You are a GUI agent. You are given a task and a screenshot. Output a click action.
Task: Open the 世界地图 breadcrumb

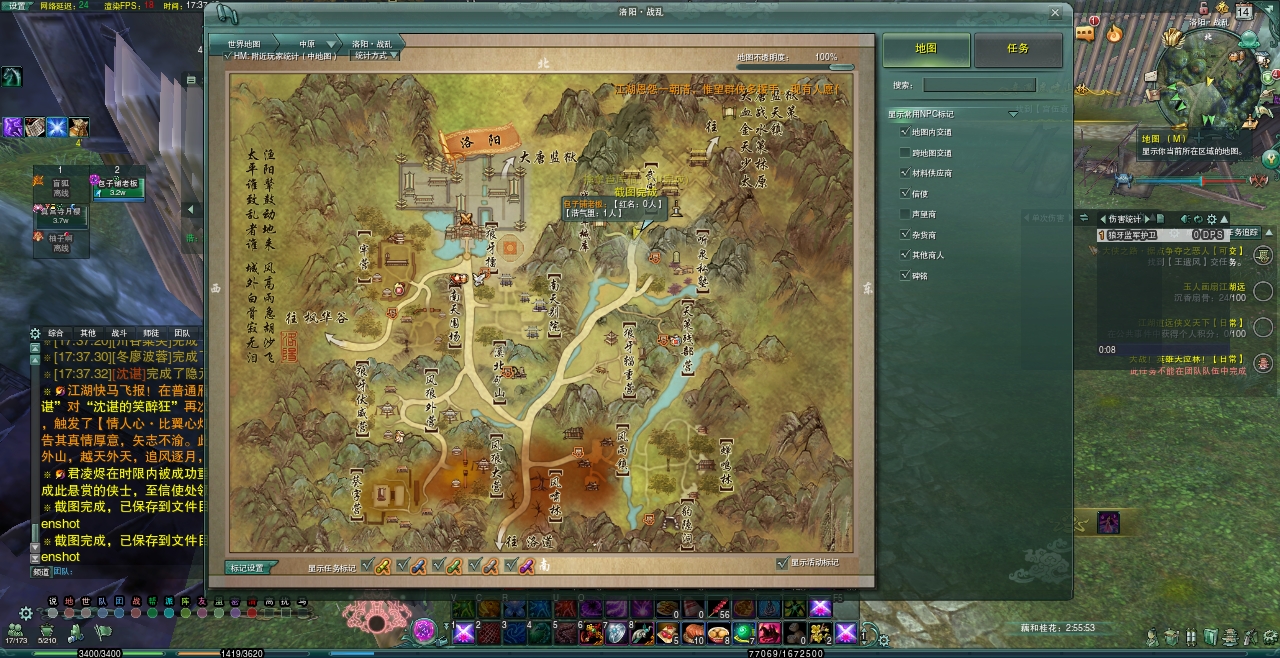(243, 44)
